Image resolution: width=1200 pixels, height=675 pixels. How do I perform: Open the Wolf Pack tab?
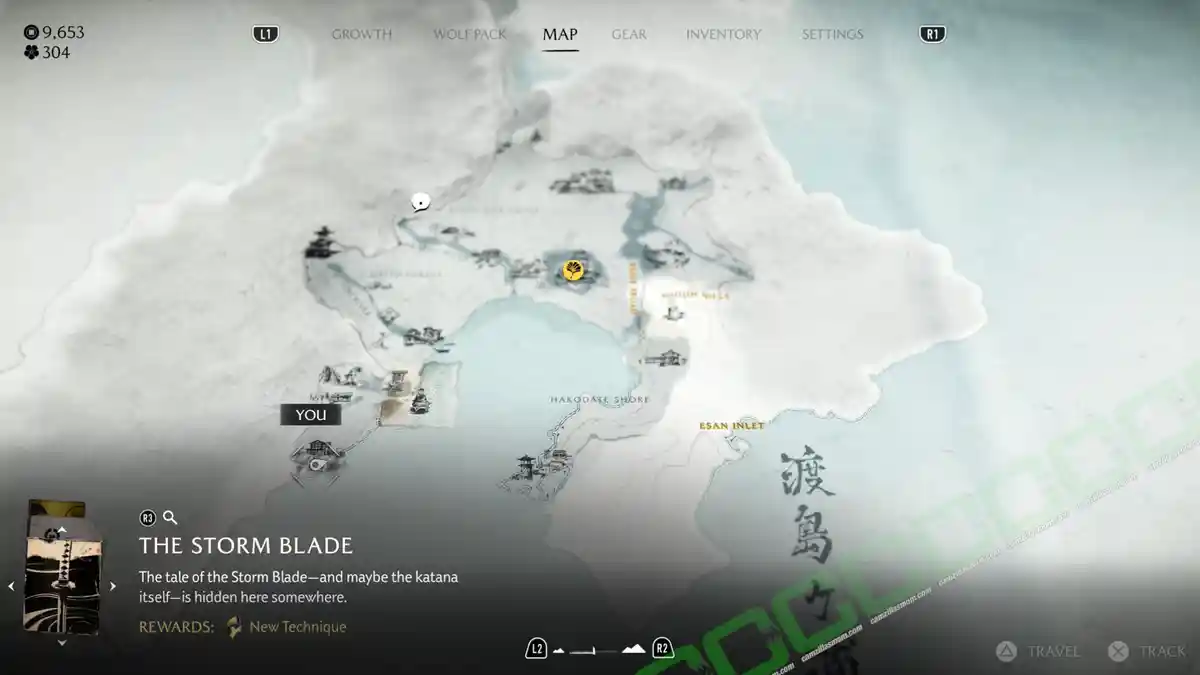(469, 34)
